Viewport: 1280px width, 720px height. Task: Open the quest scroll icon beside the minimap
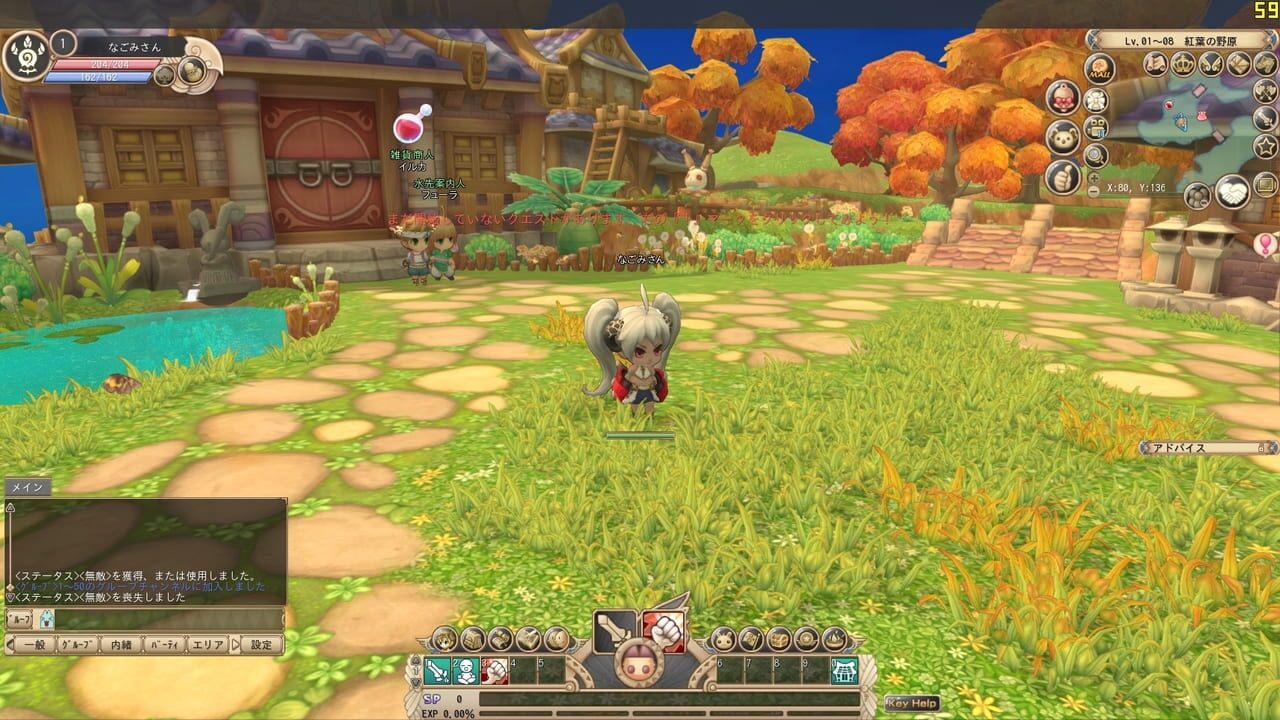(1158, 64)
